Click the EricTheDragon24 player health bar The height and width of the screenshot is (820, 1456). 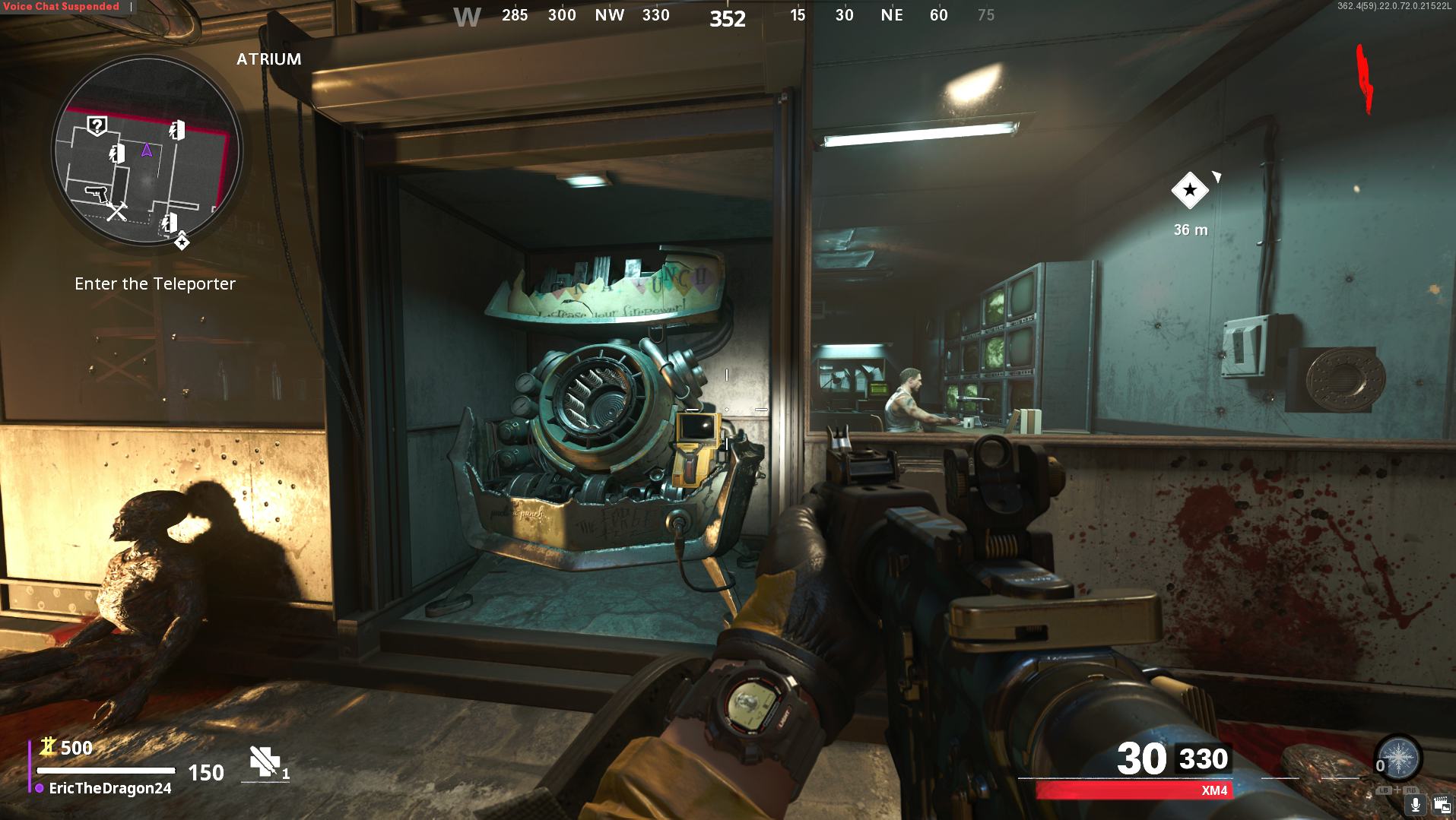point(106,771)
